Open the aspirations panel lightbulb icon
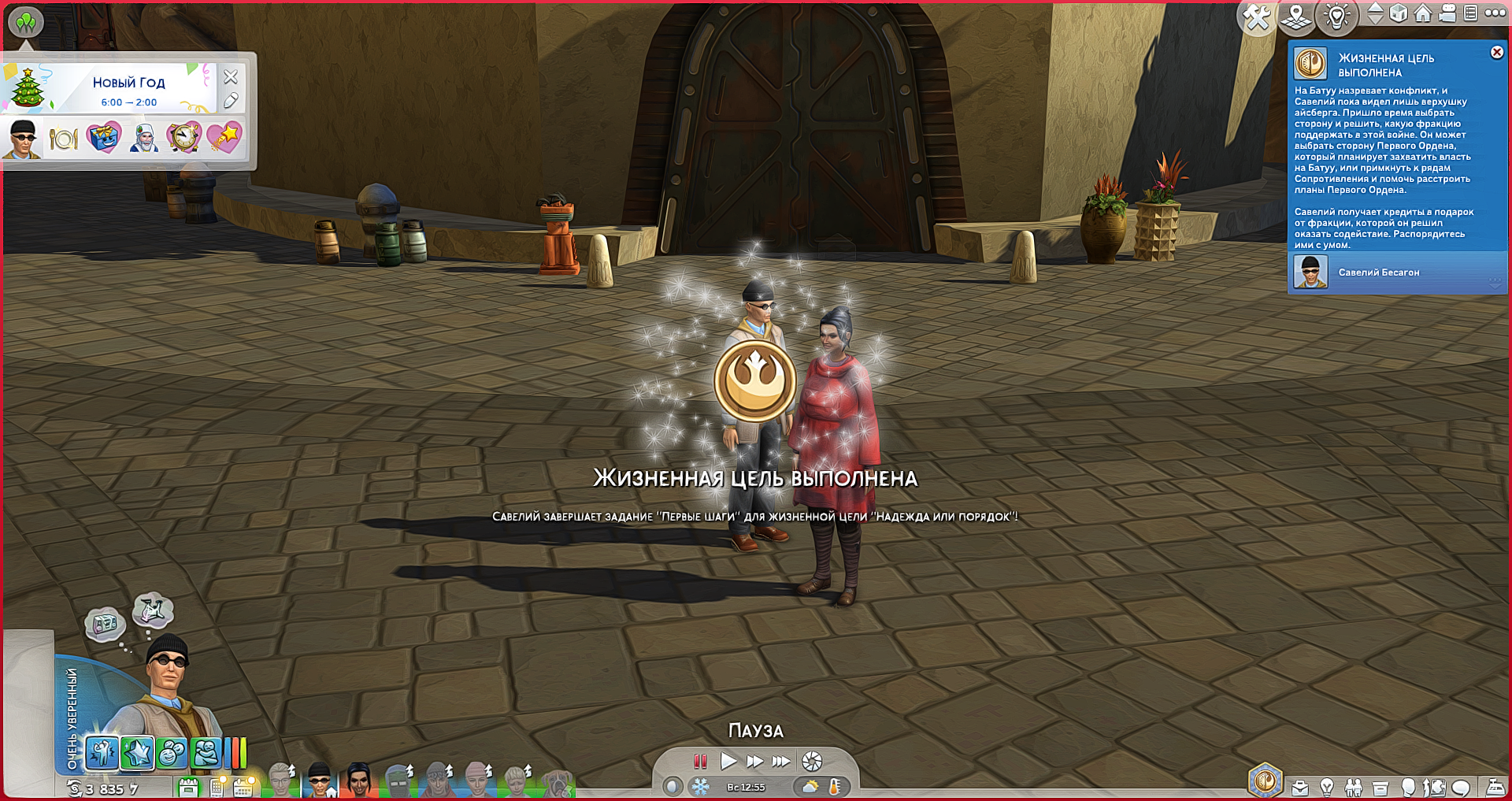1512x801 pixels. (1327, 787)
